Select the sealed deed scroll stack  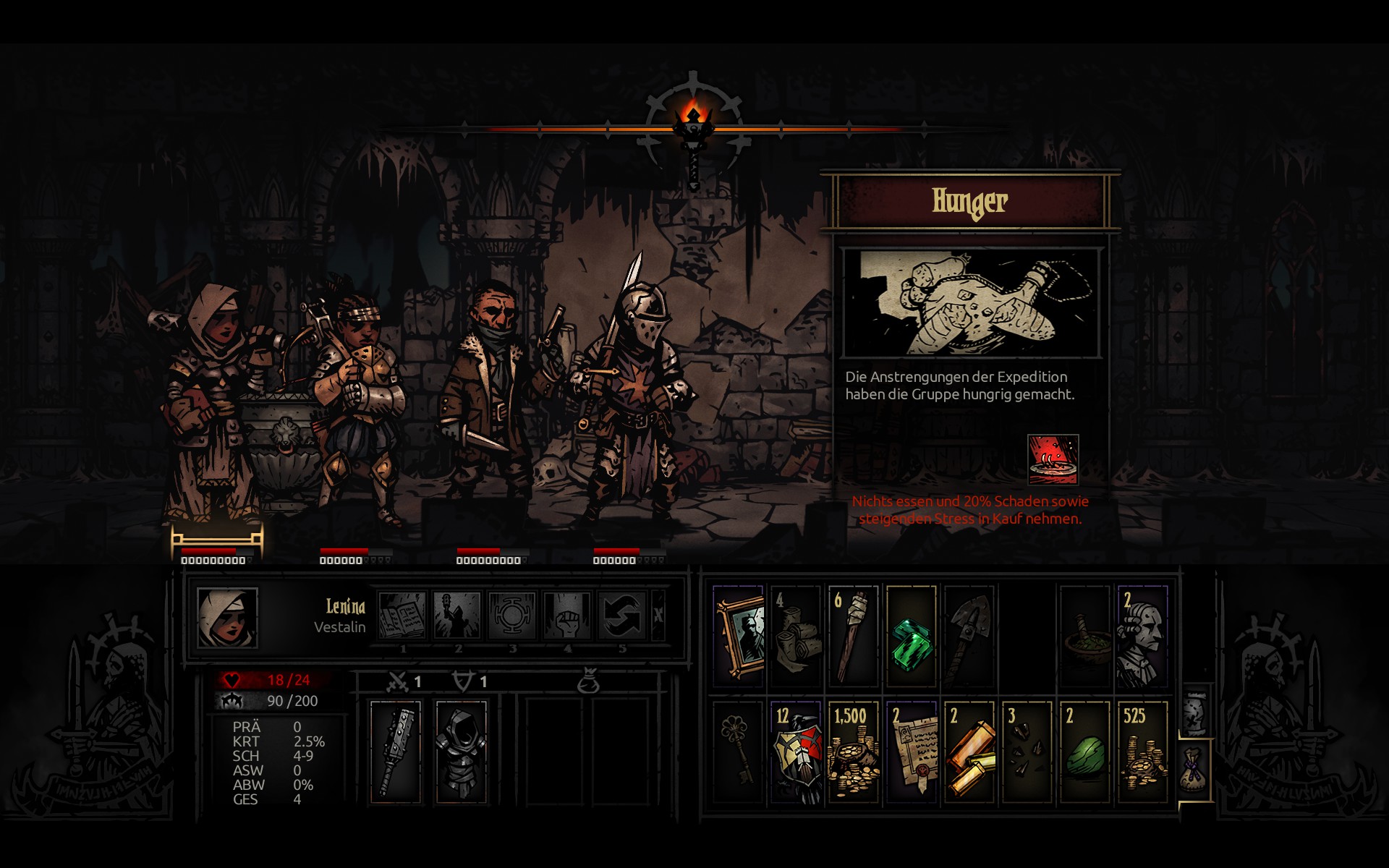click(x=911, y=752)
